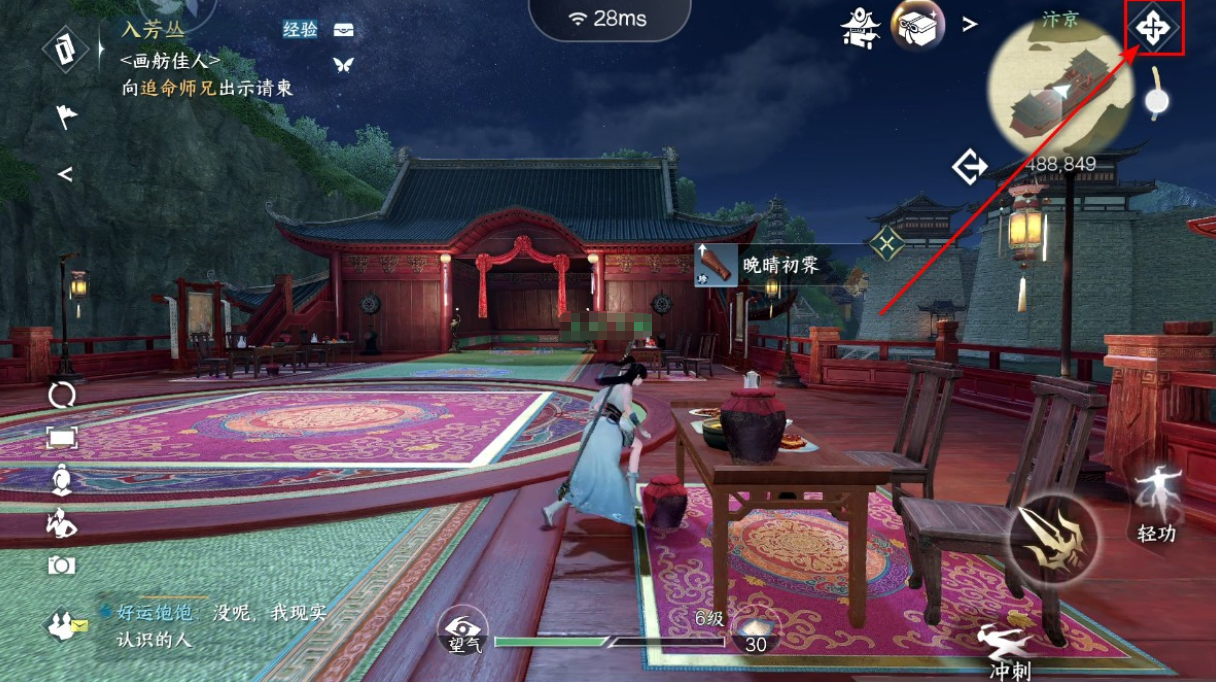Click the white butterfly icon
The image size is (1216, 682).
click(343, 65)
